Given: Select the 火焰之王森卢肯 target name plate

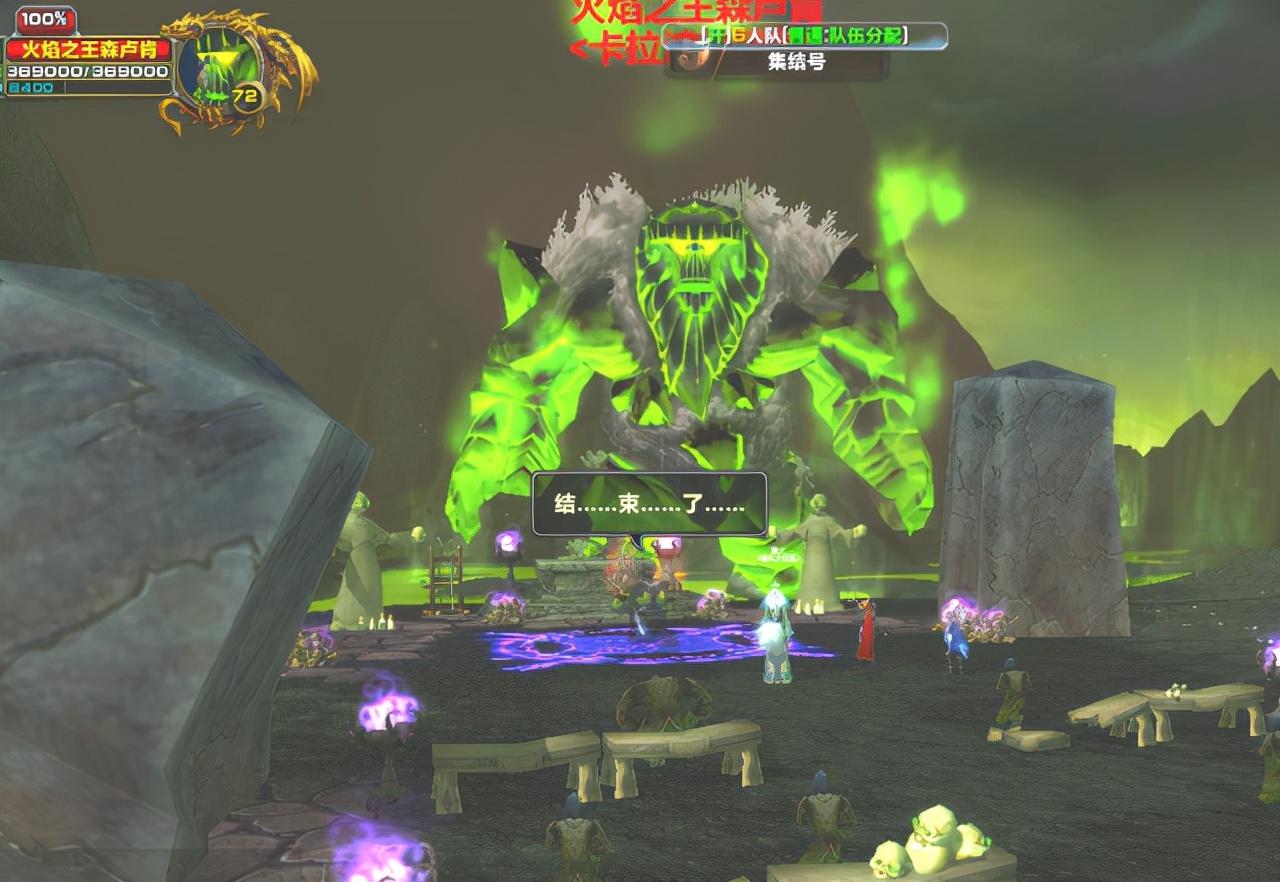Looking at the screenshot, I should point(88,49).
